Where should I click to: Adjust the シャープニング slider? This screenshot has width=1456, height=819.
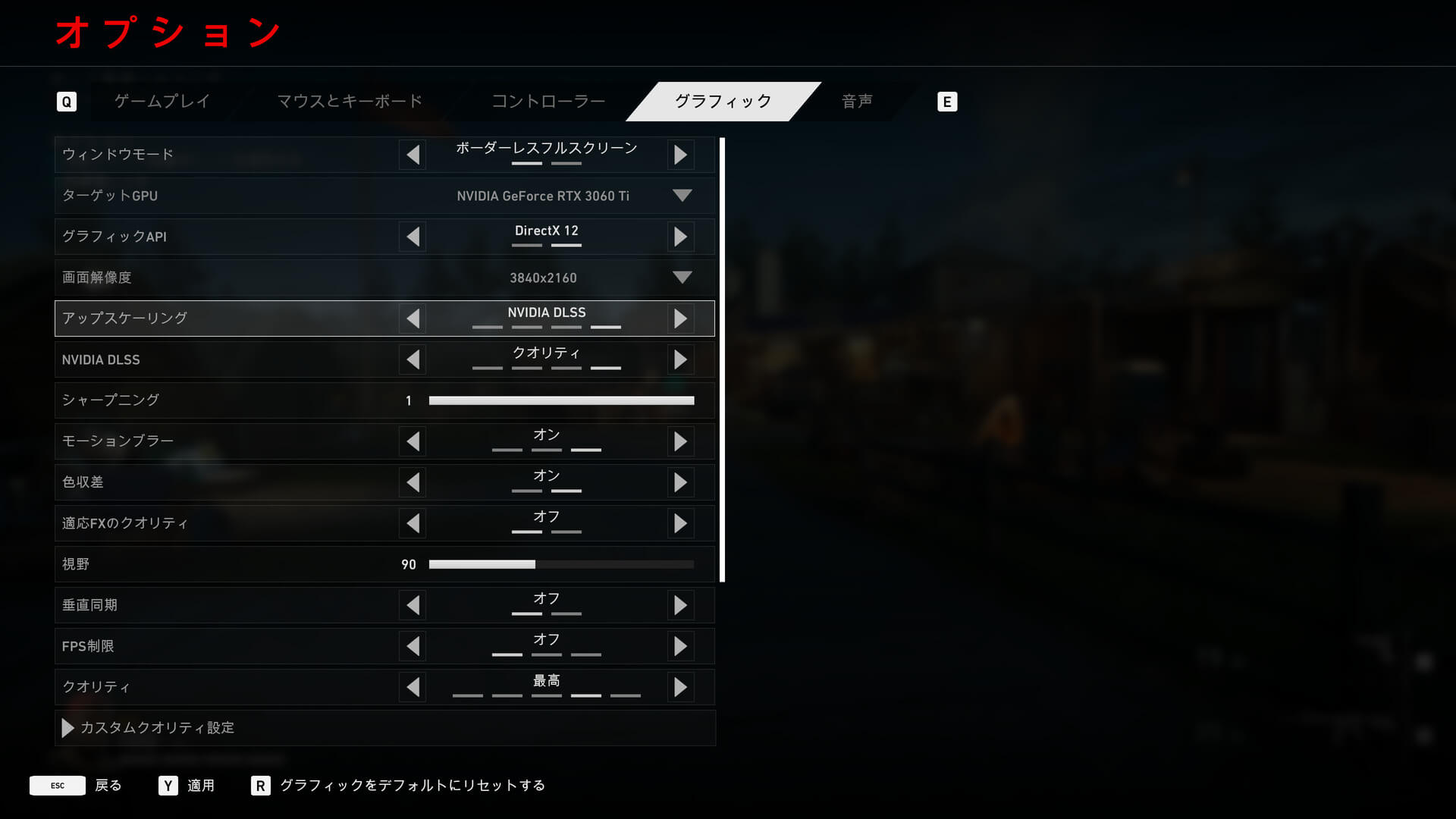tap(561, 400)
